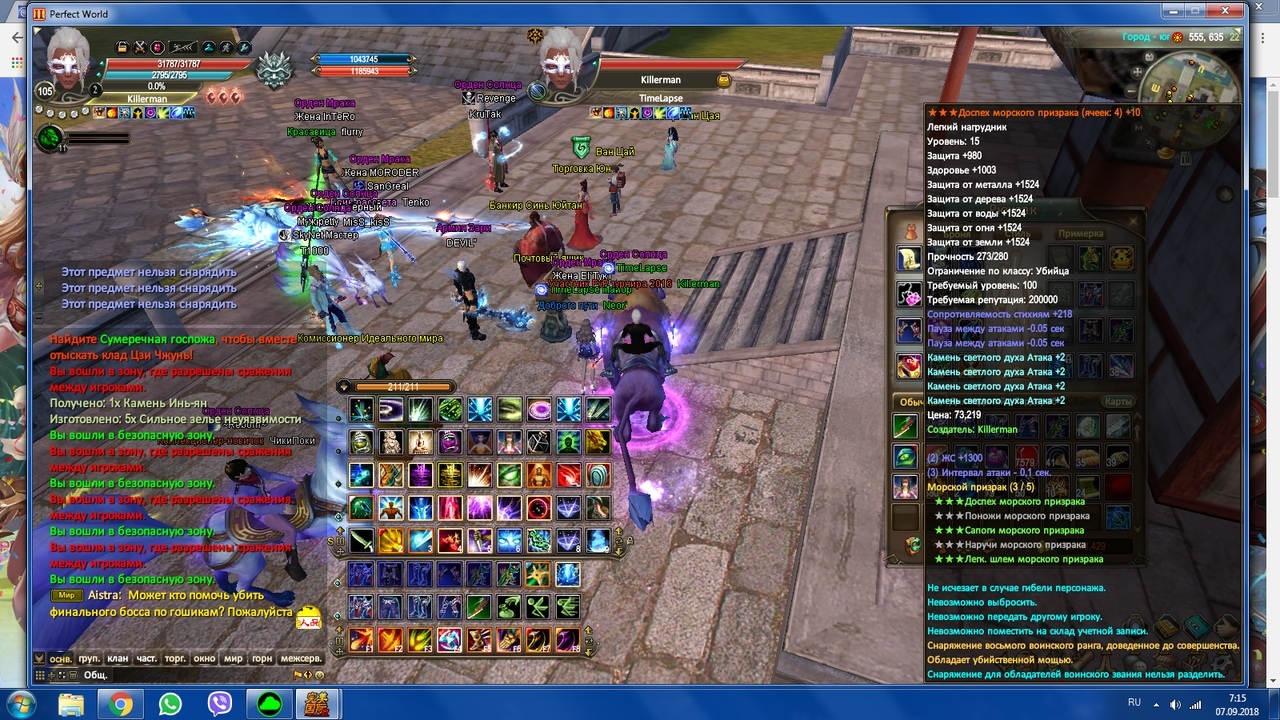Click the "Примерка" fitting button
Screen dimensions: 1280x720
(x=1080, y=234)
